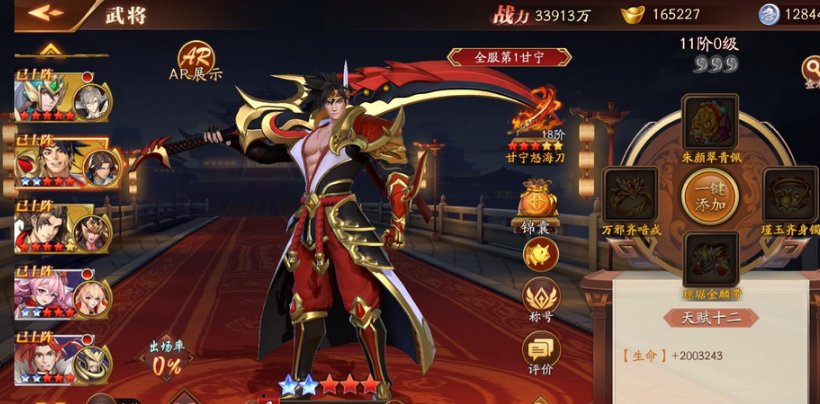Select the 瑾玉齐身镯 equipment slot
Image resolution: width=820 pixels, height=404 pixels.
click(789, 196)
